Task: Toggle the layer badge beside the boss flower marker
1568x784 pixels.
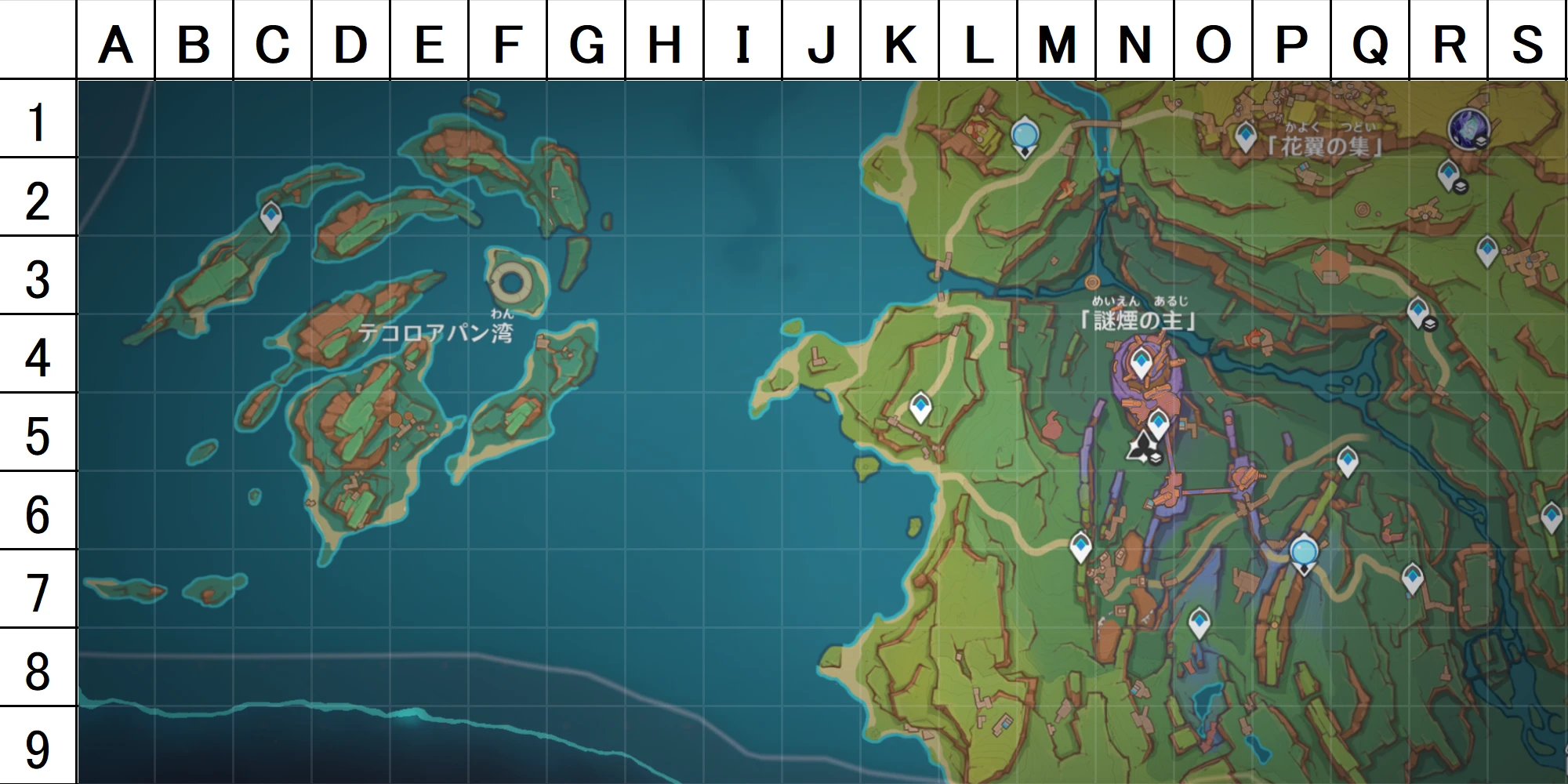Action: 1156,459
